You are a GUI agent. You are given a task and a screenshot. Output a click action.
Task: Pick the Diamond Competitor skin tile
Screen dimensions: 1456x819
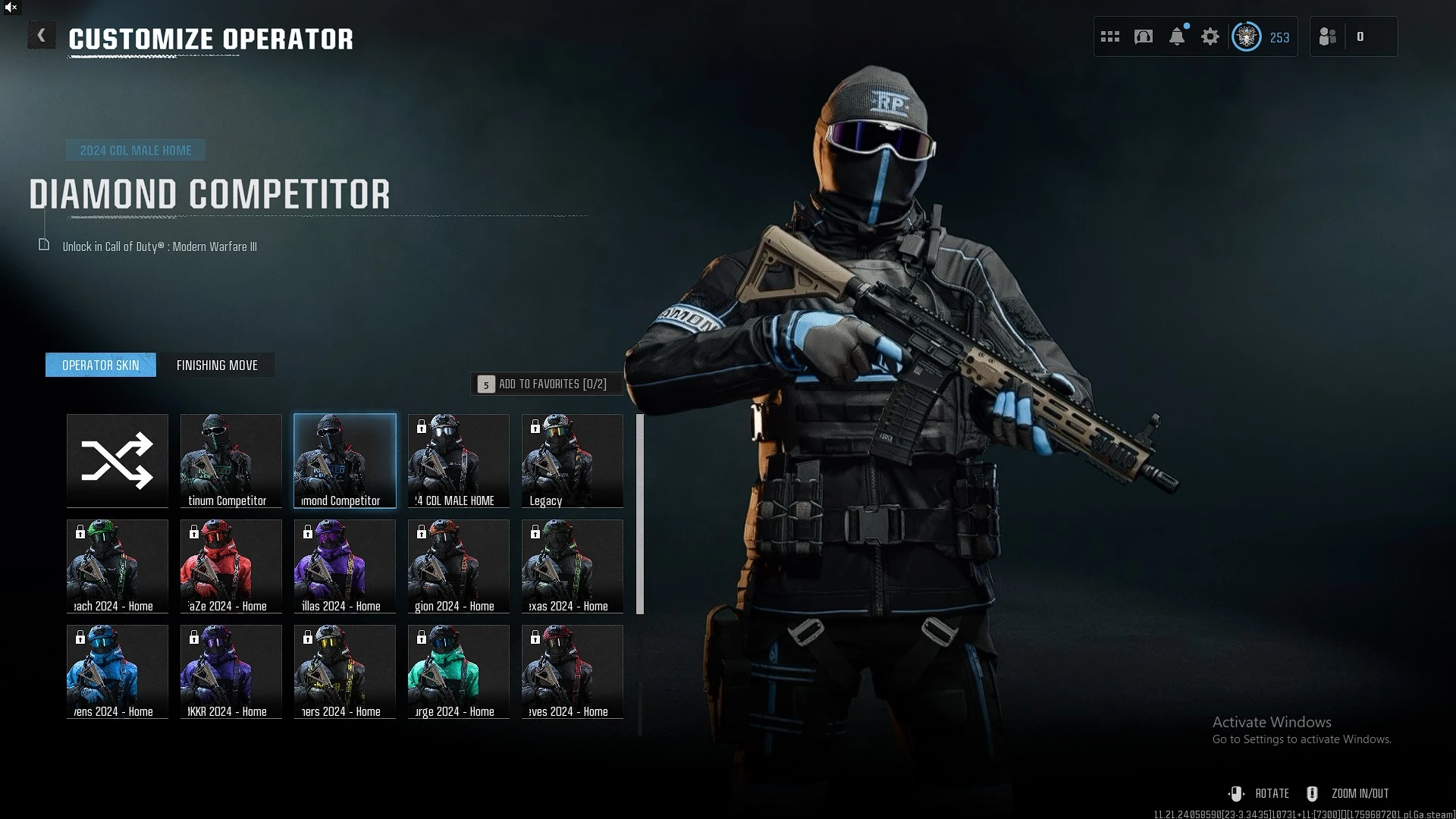(x=345, y=460)
